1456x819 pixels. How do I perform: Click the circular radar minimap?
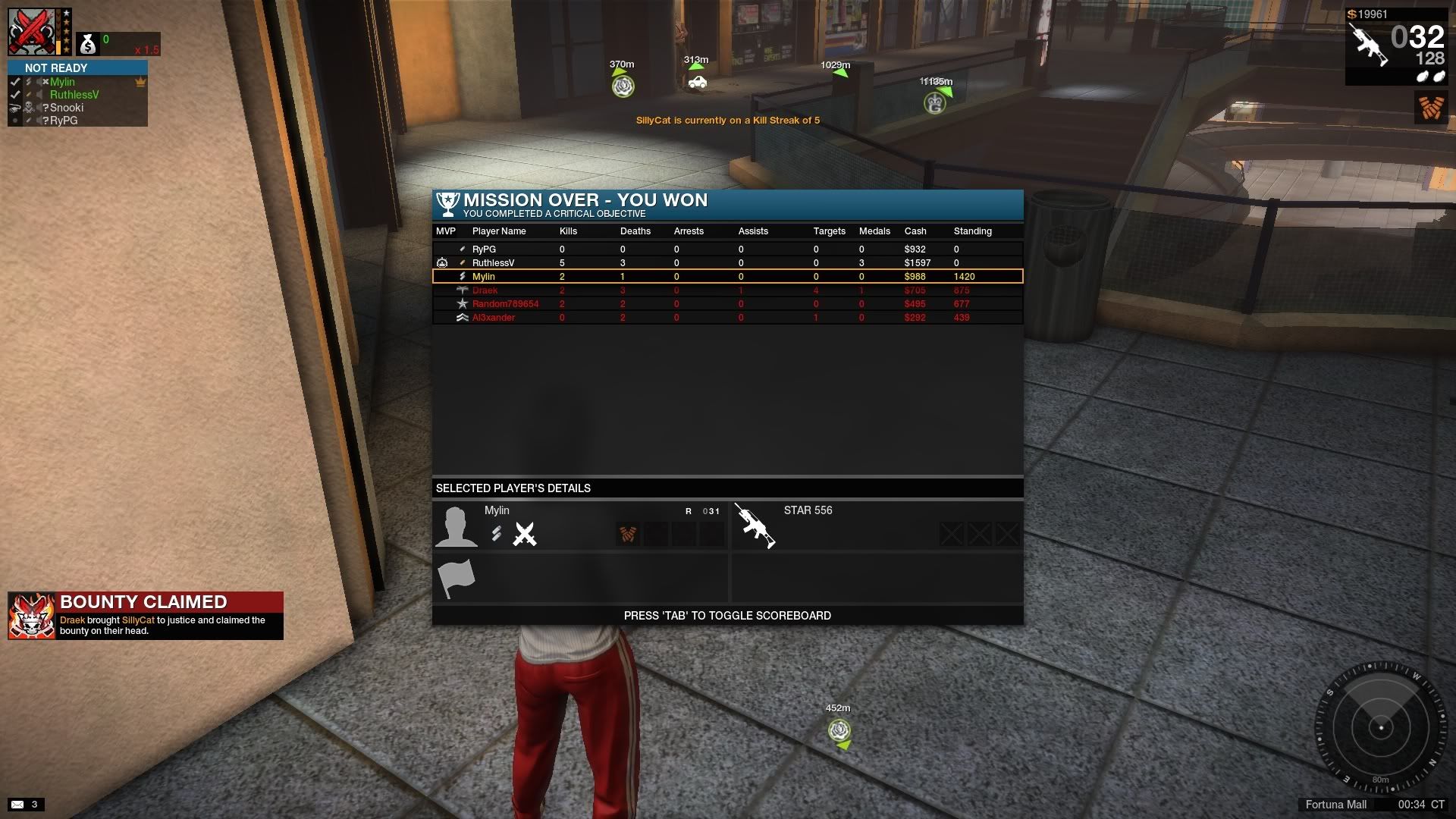1381,728
